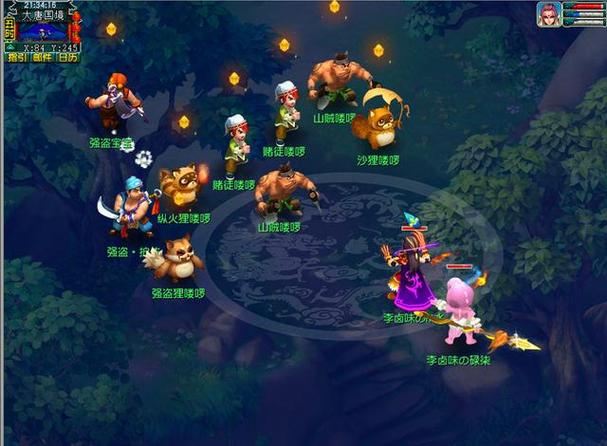The height and width of the screenshot is (446, 607).
Task: Open the 邮件 mail button
Action: 42,57
